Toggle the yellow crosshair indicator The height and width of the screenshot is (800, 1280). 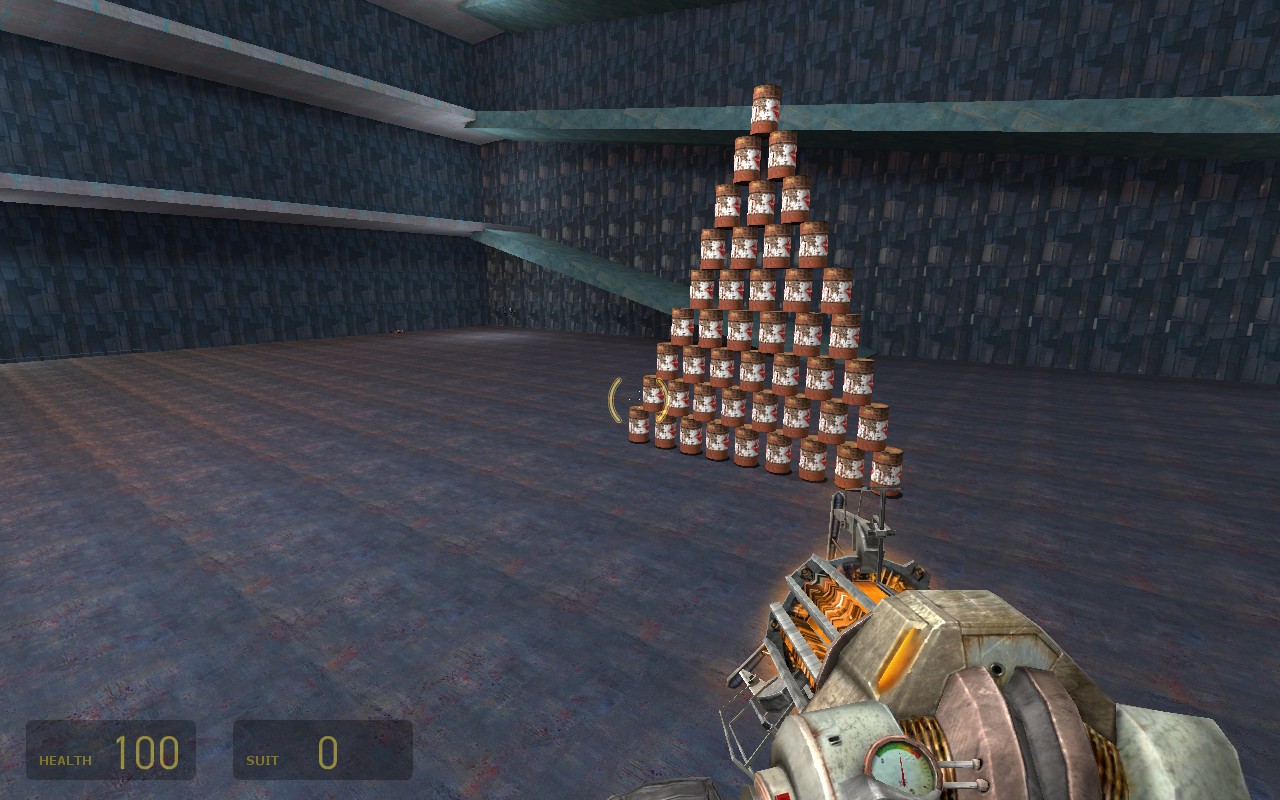640,400
